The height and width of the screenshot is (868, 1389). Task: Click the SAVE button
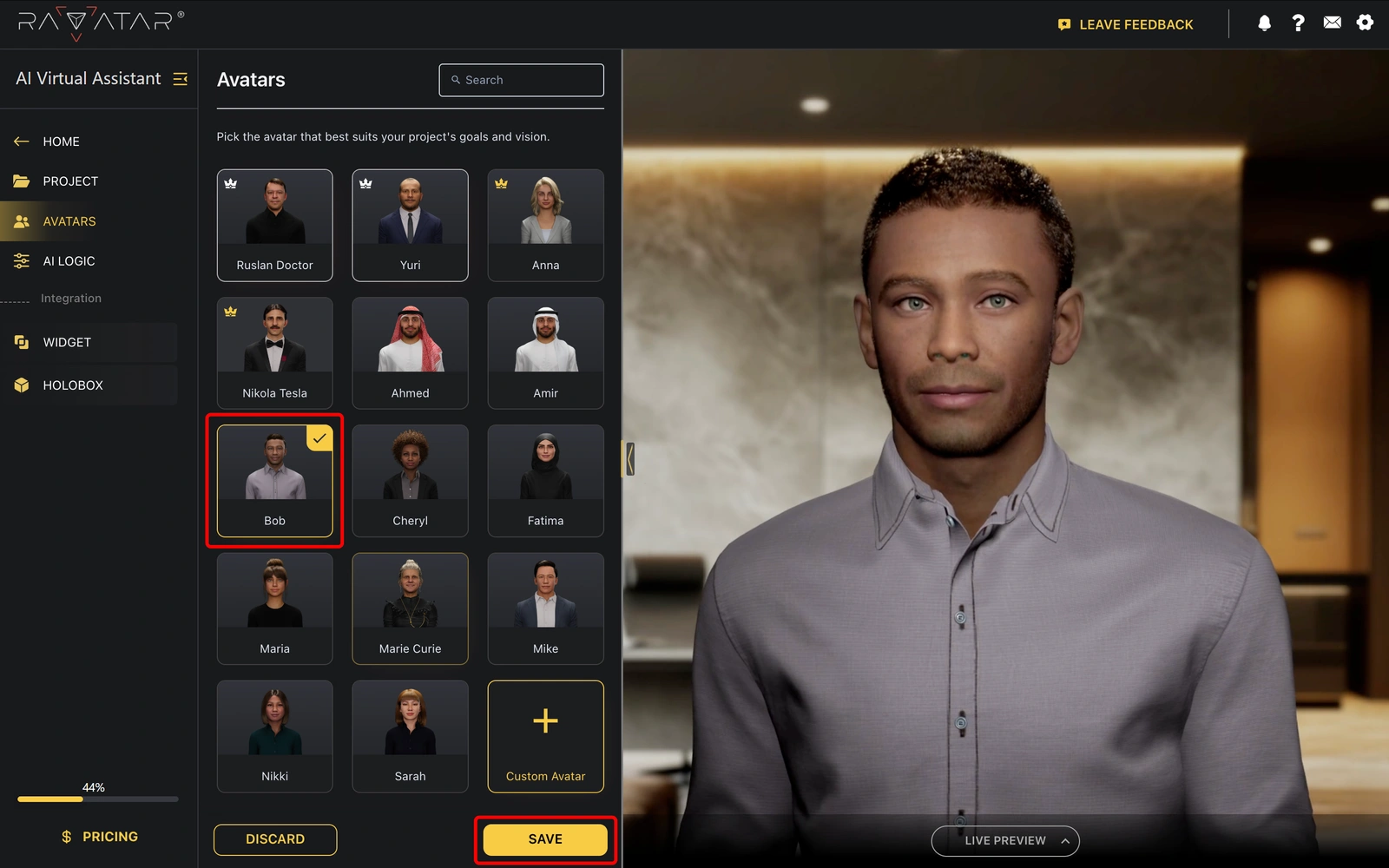pyautogui.click(x=544, y=838)
